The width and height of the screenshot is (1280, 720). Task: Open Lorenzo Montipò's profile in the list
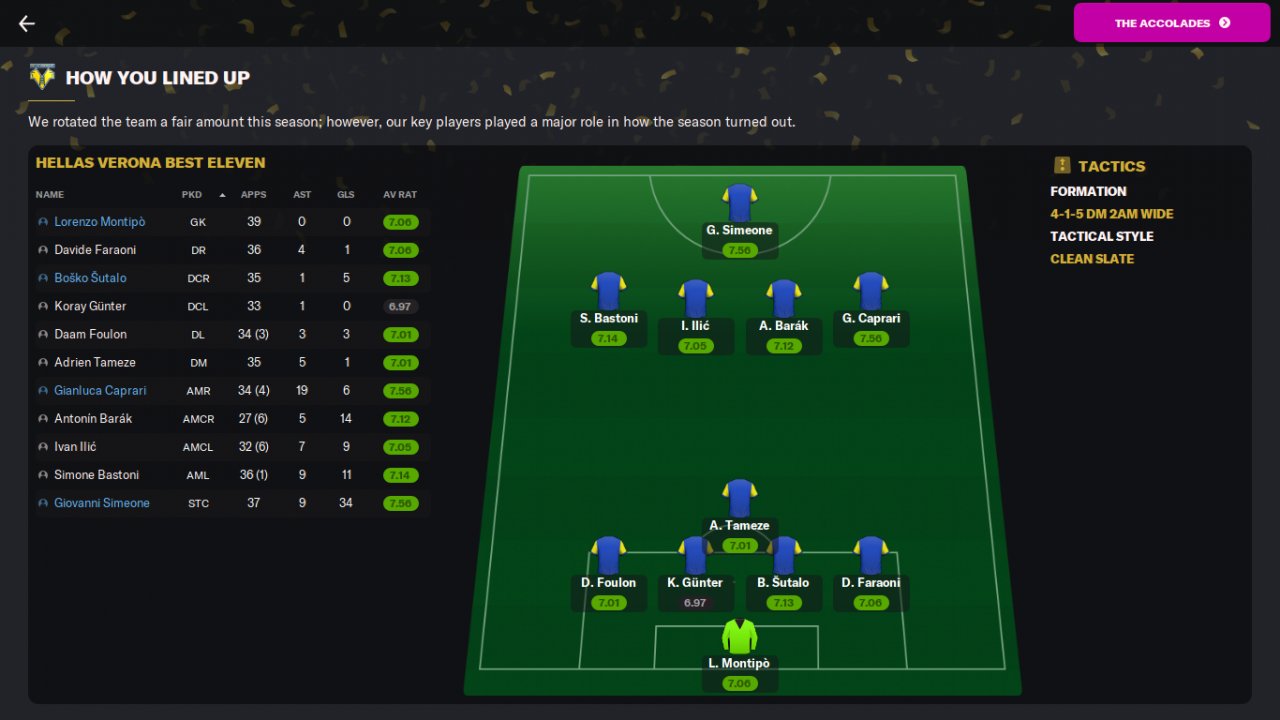pos(99,222)
